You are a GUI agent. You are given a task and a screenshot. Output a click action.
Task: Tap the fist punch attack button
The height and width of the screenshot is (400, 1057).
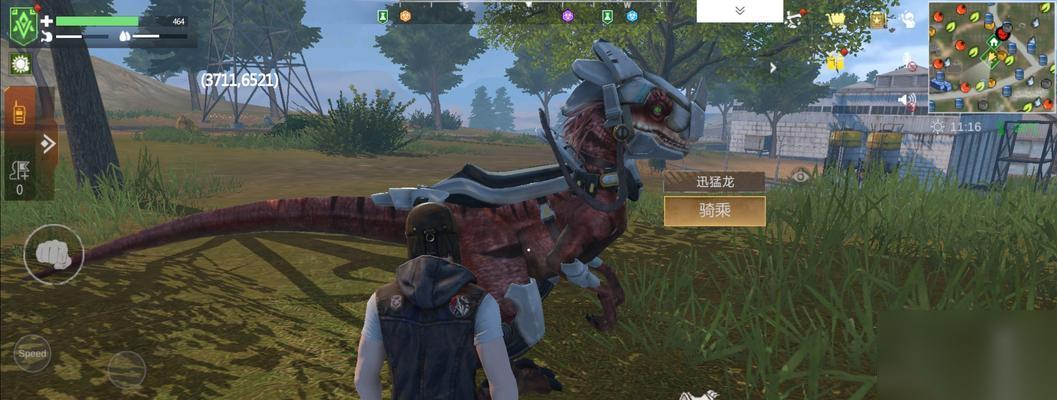pyautogui.click(x=53, y=254)
